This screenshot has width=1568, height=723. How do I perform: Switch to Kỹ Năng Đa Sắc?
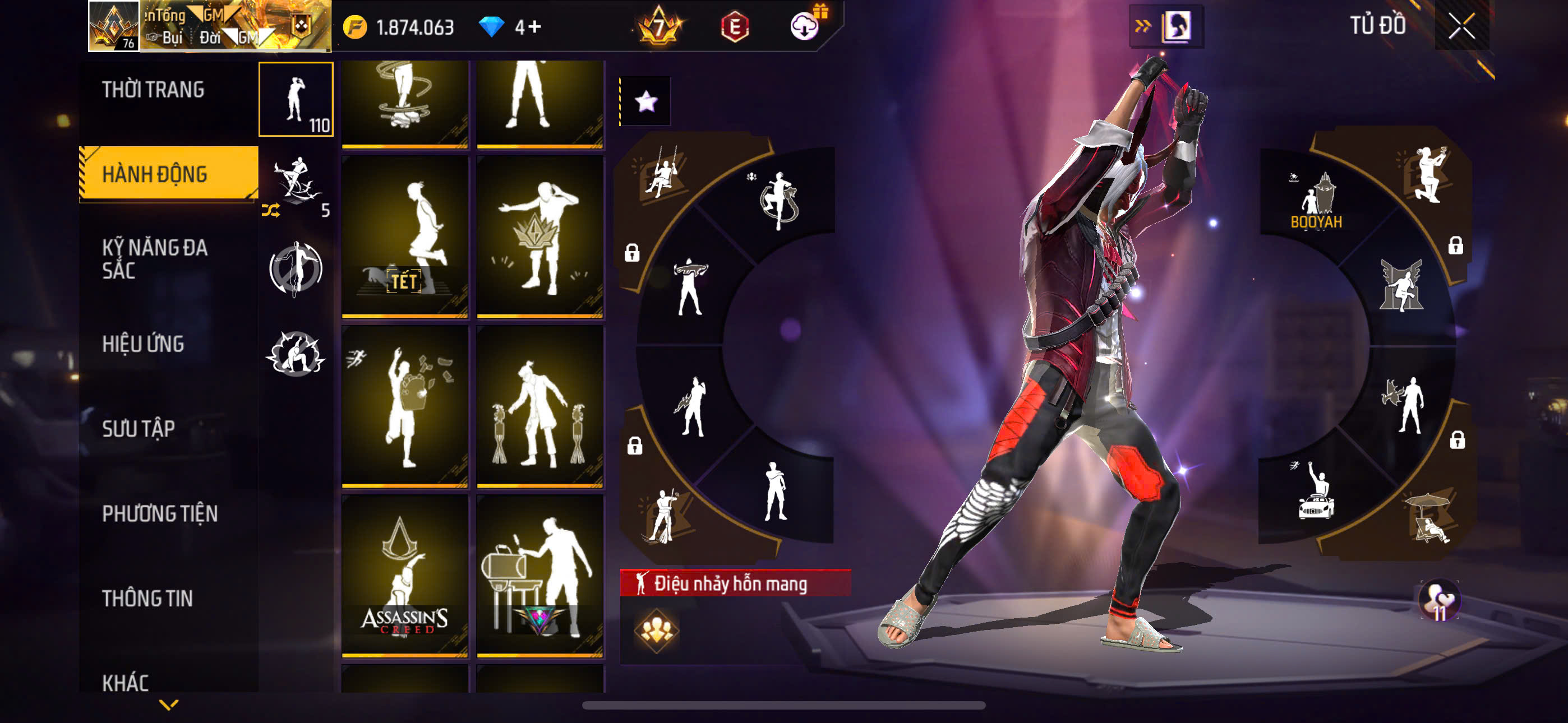pyautogui.click(x=155, y=258)
